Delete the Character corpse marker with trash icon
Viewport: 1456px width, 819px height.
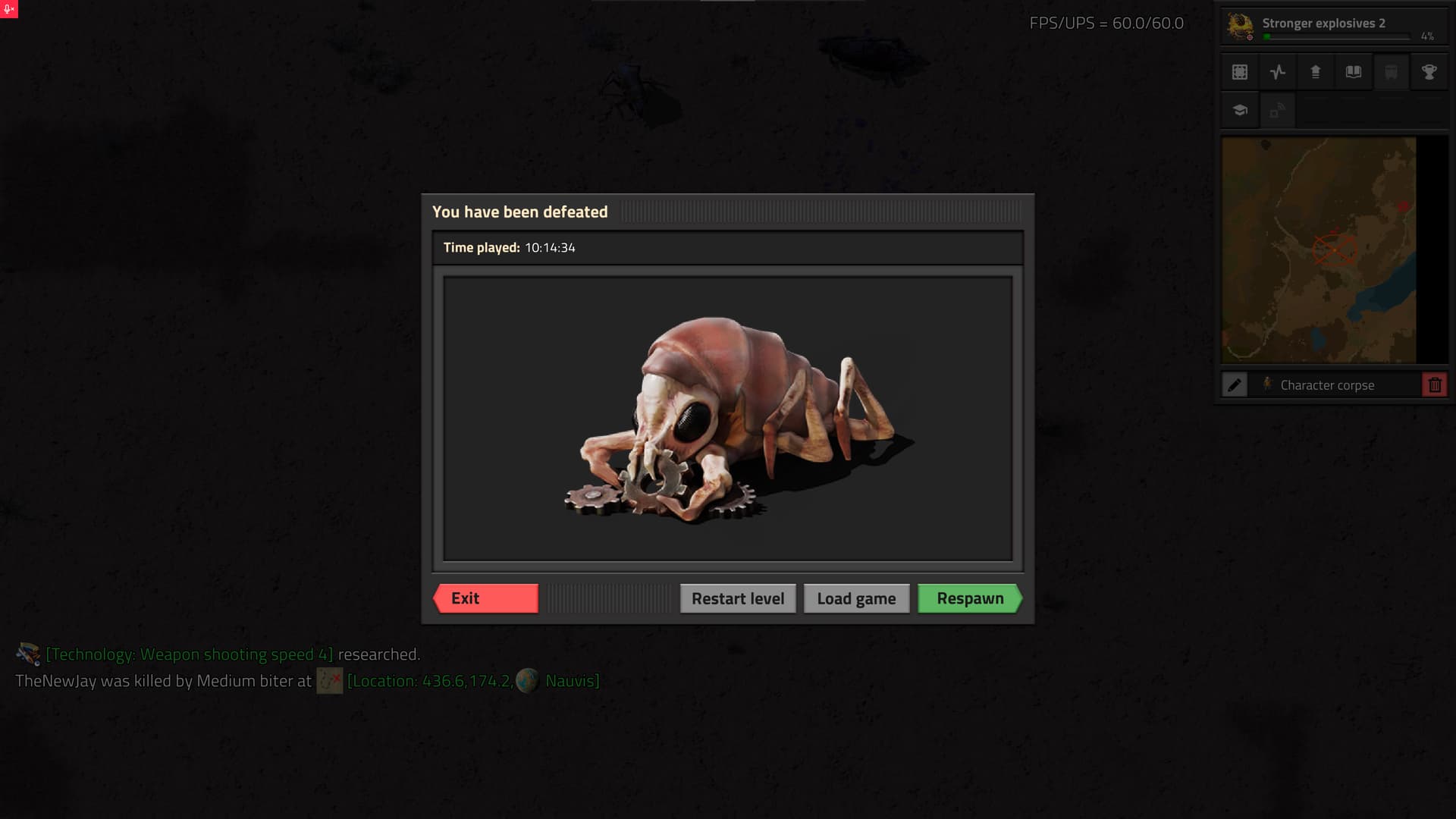(x=1434, y=385)
